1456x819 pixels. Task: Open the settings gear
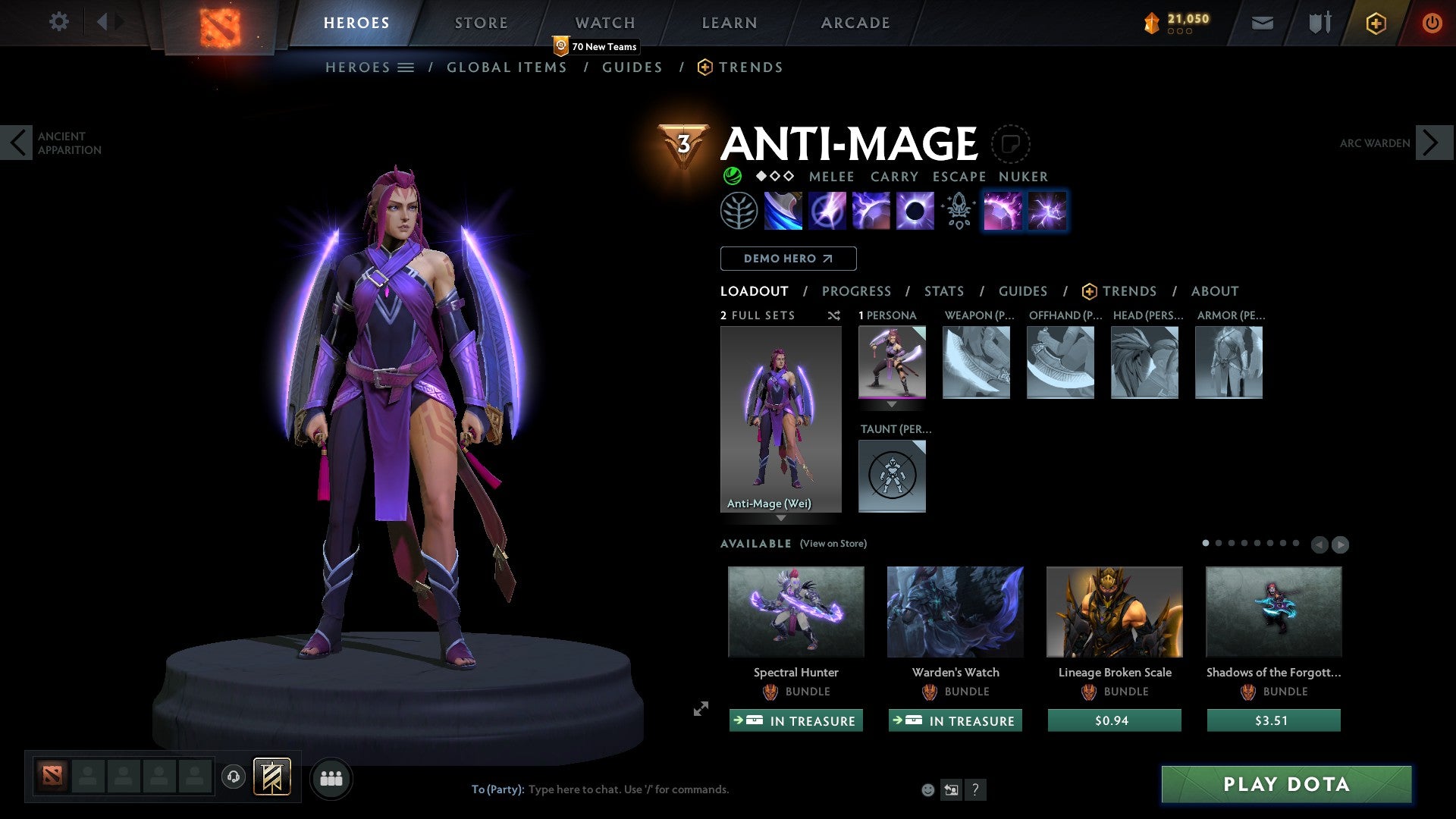pos(58,22)
